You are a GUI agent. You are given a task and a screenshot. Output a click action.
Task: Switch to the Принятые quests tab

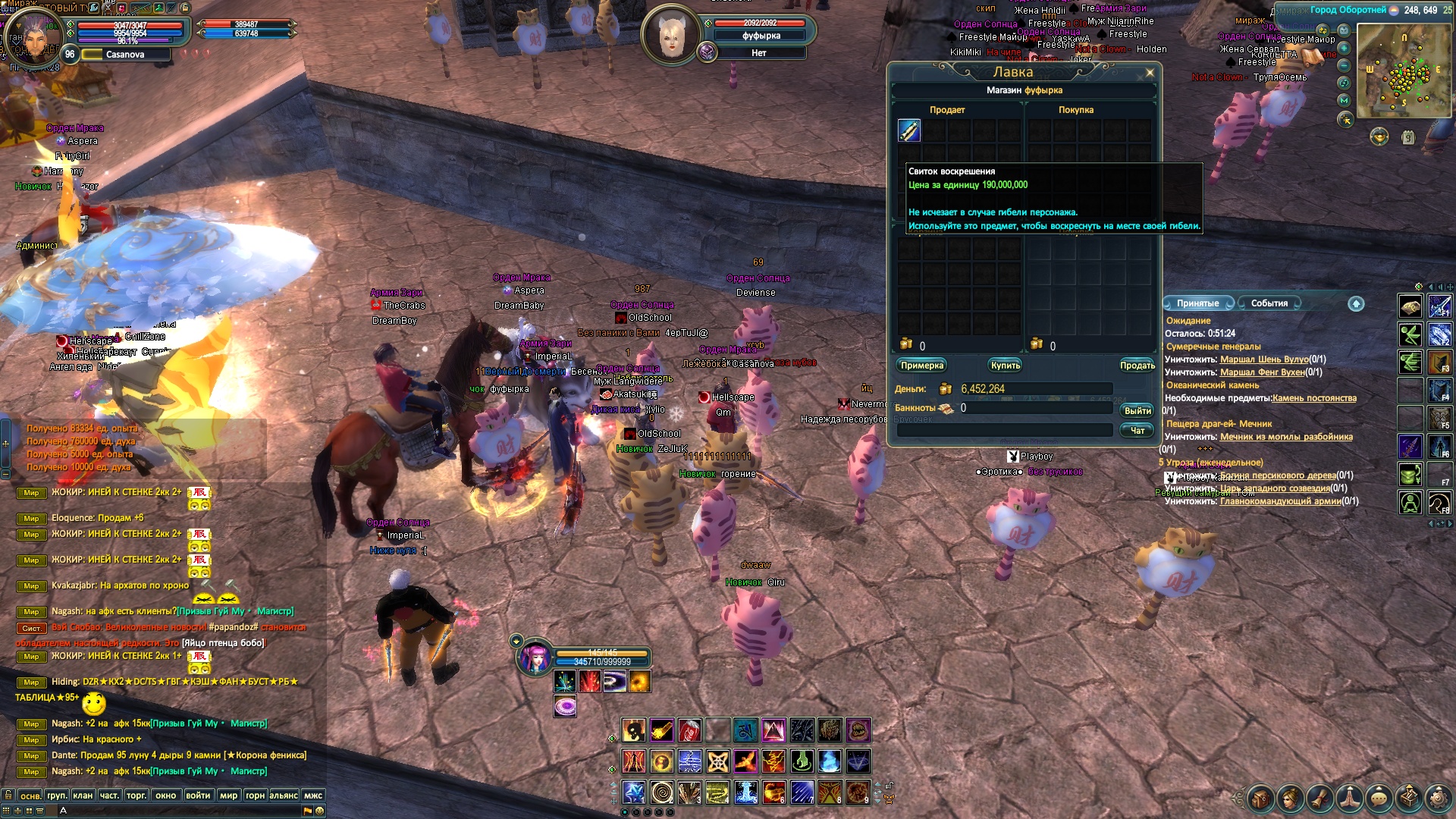[1197, 303]
